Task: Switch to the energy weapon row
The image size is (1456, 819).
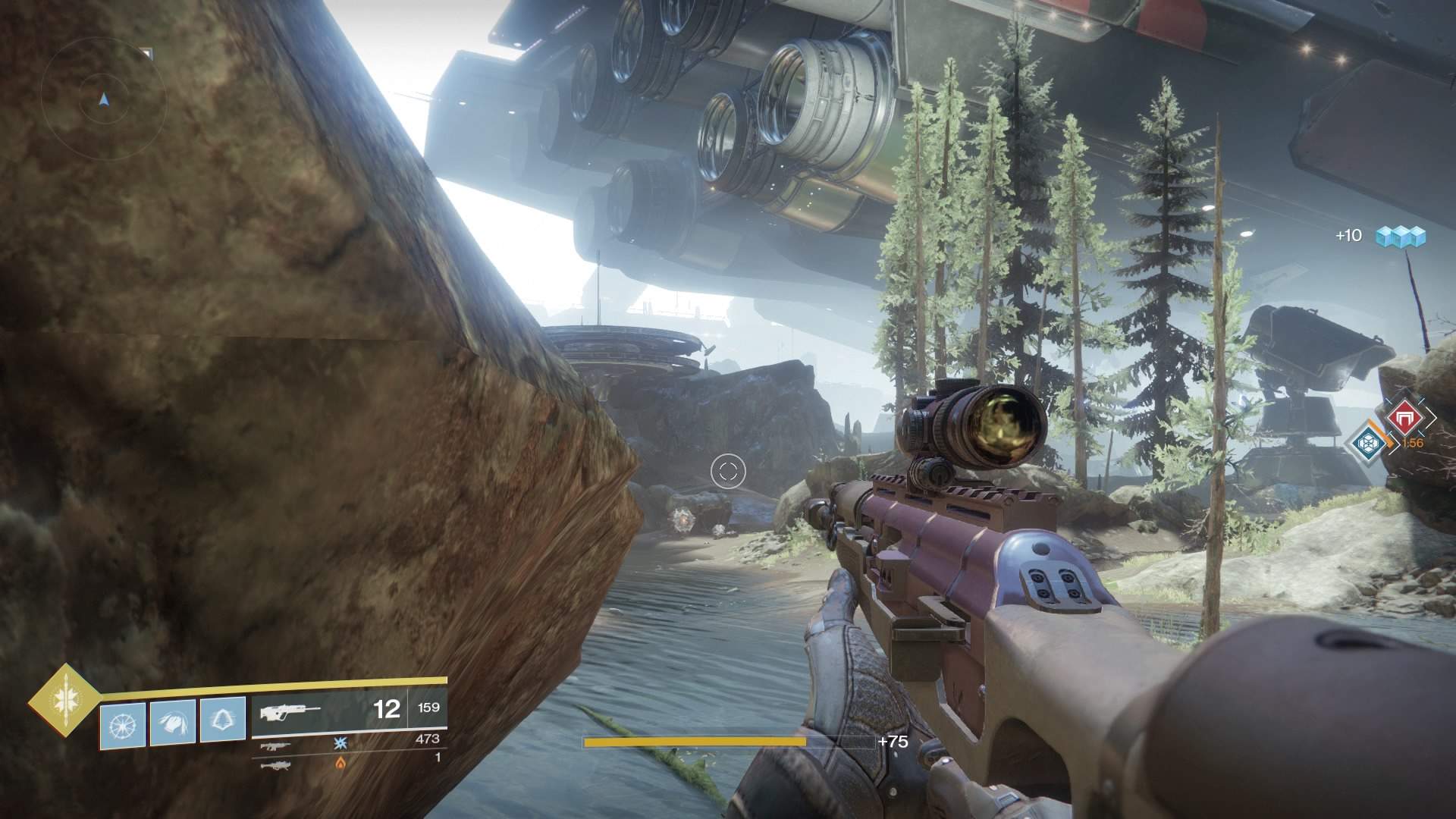Action: pyautogui.click(x=349, y=747)
